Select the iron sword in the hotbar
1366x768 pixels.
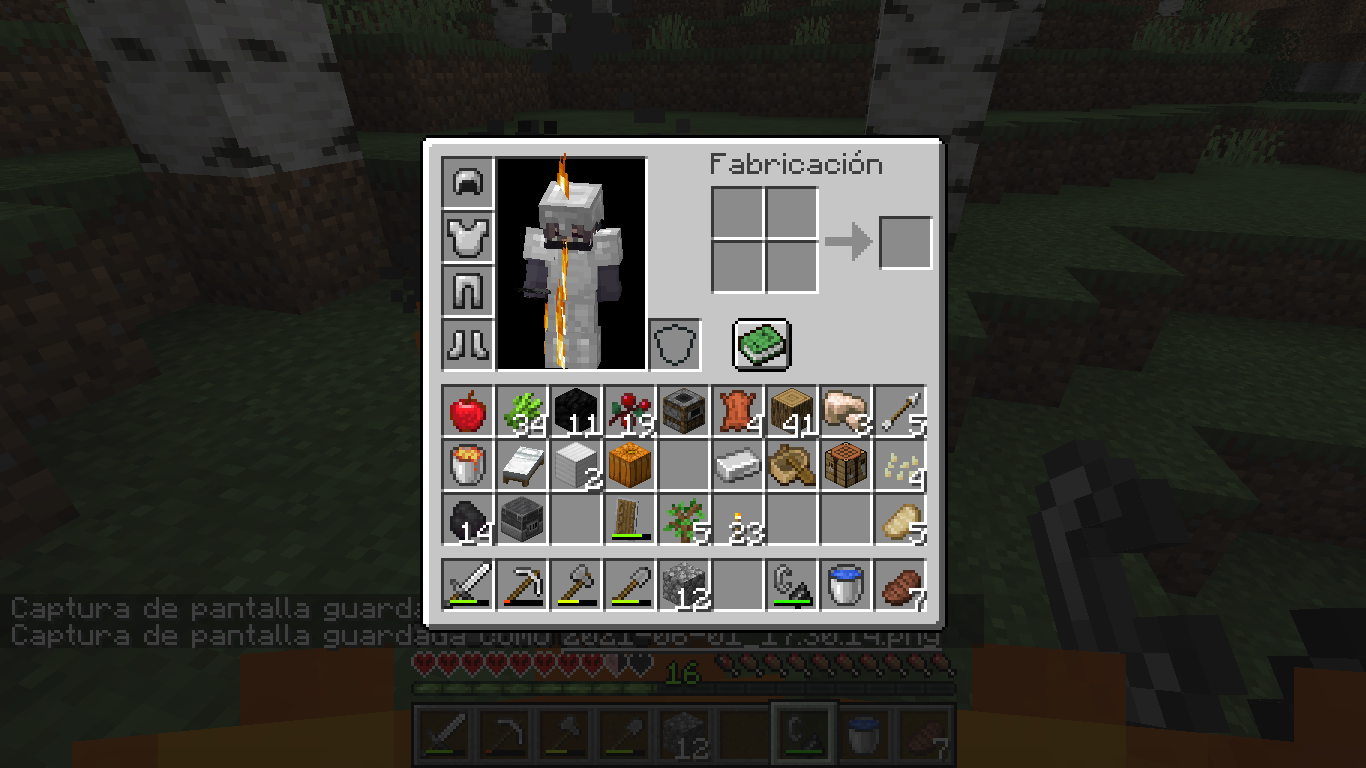tap(467, 584)
